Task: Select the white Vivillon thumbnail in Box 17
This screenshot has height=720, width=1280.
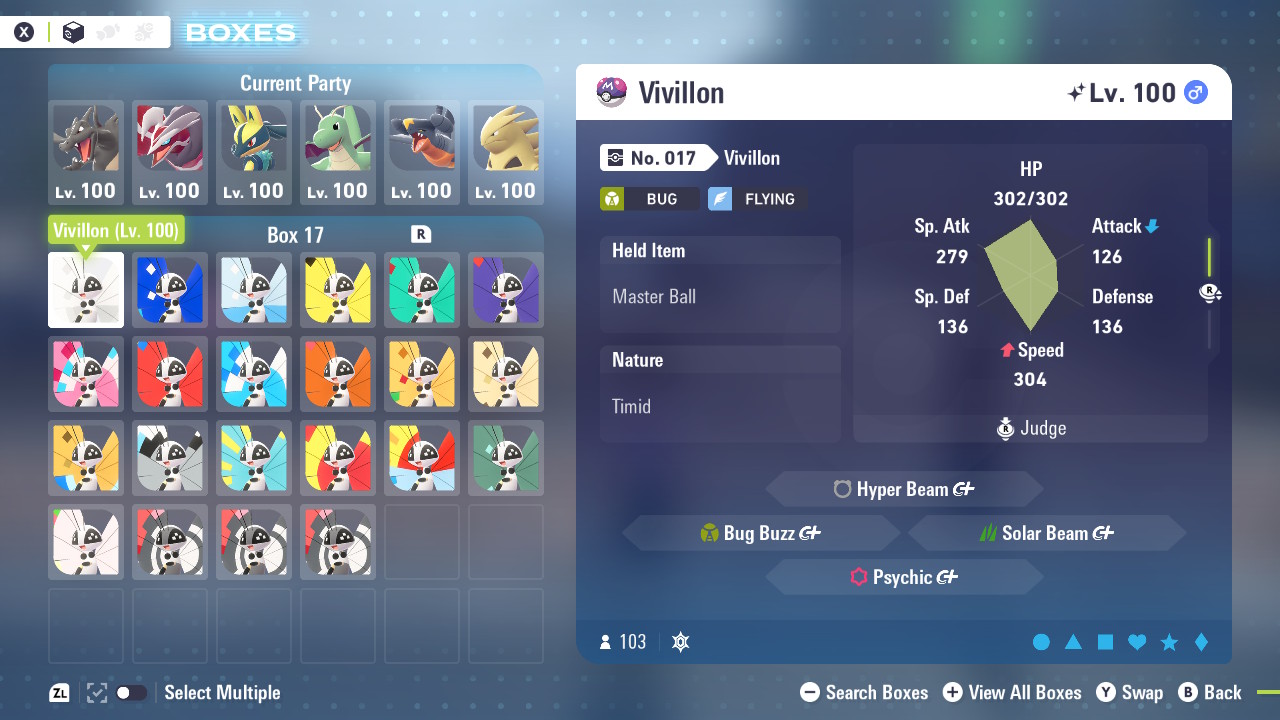Action: point(86,290)
